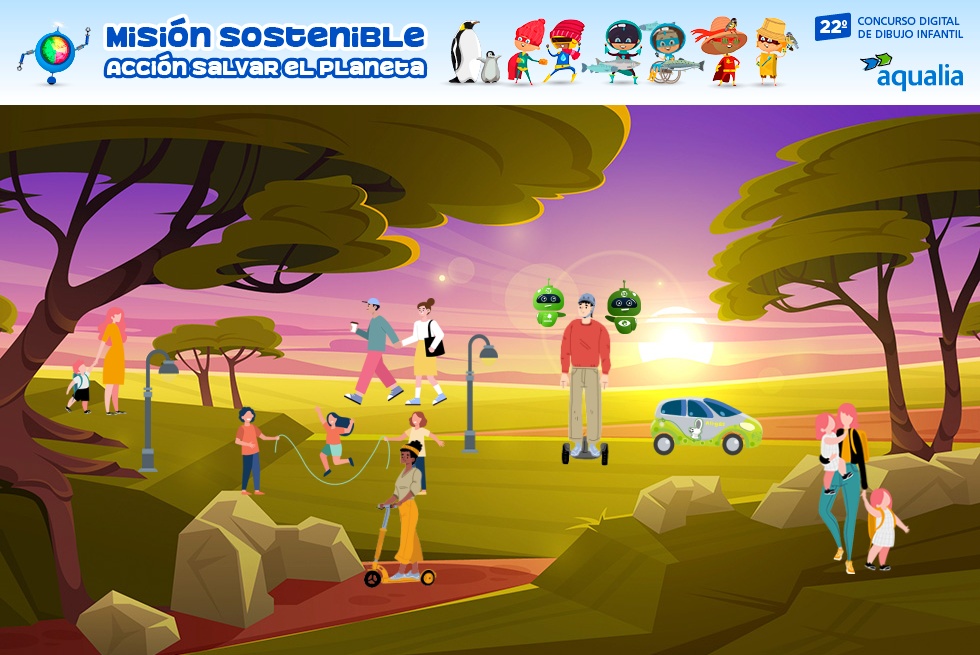This screenshot has width=980, height=655.
Task: Select the robot globe mascot icon
Action: click(54, 52)
